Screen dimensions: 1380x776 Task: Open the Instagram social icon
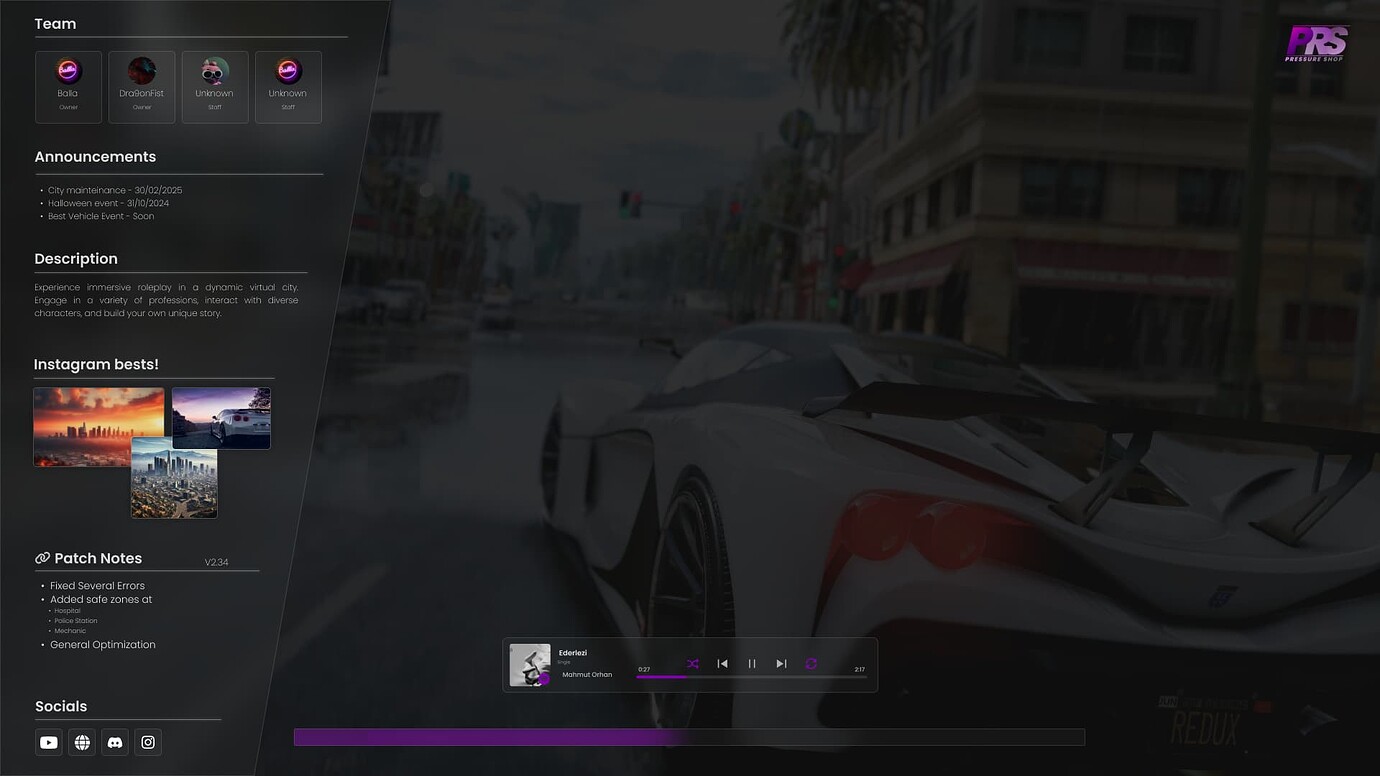[x=147, y=742]
